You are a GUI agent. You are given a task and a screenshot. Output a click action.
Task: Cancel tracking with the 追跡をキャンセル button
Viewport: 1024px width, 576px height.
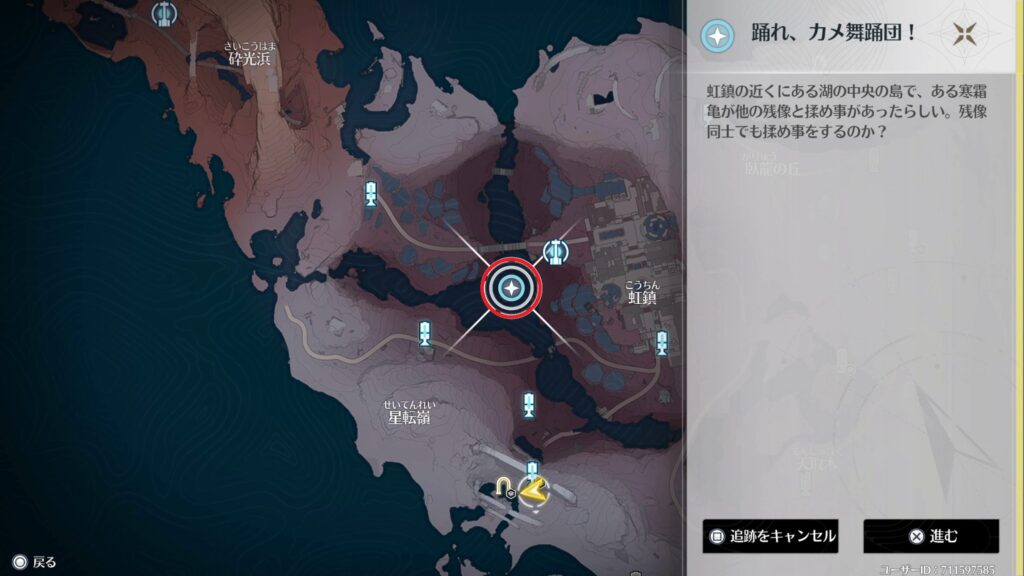[770, 536]
